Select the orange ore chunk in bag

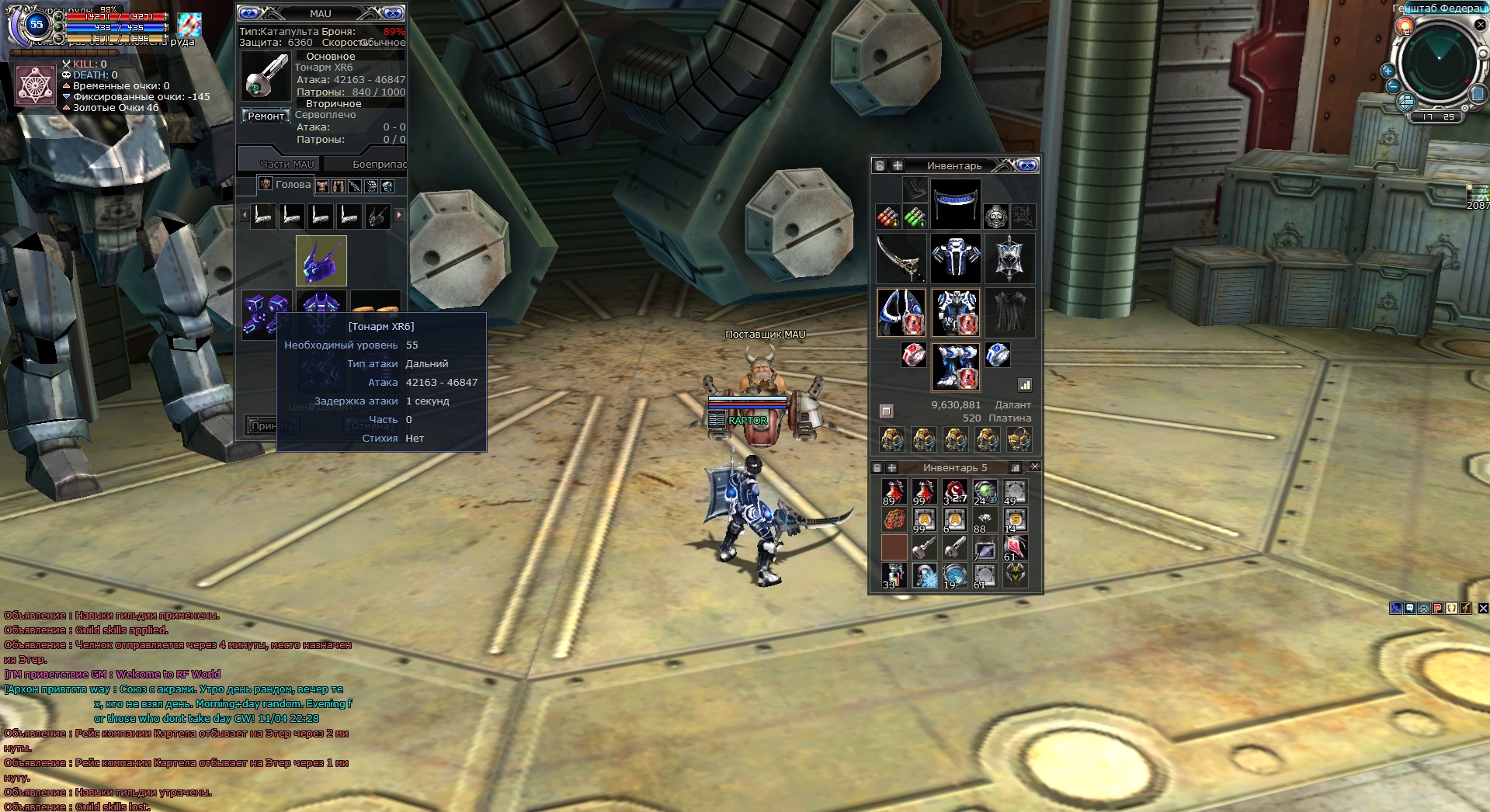(894, 519)
